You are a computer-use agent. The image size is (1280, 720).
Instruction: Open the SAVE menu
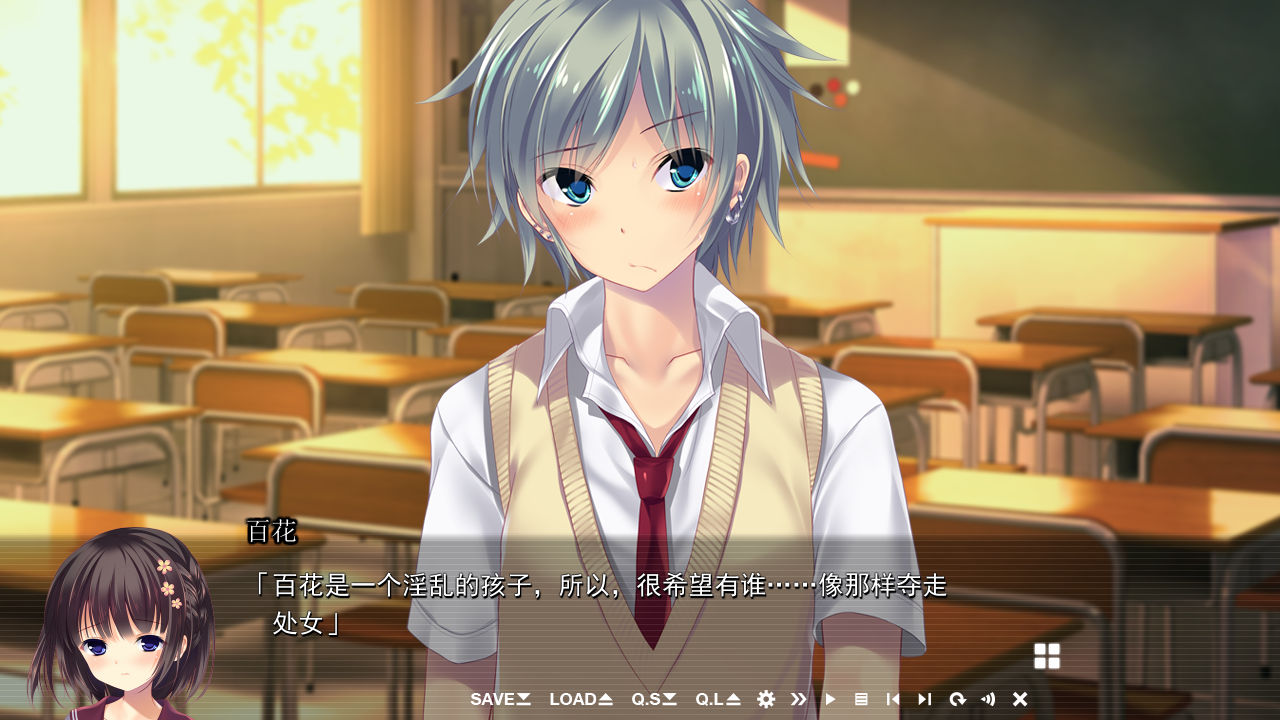[500, 699]
